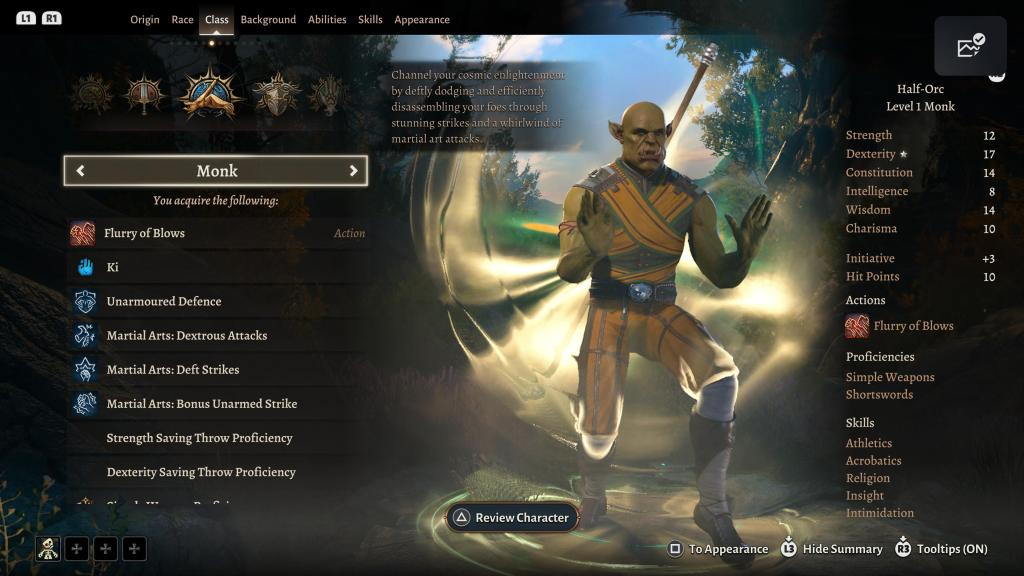Screen dimensions: 1024x576
Task: Show the Skills tab
Action: 370,20
